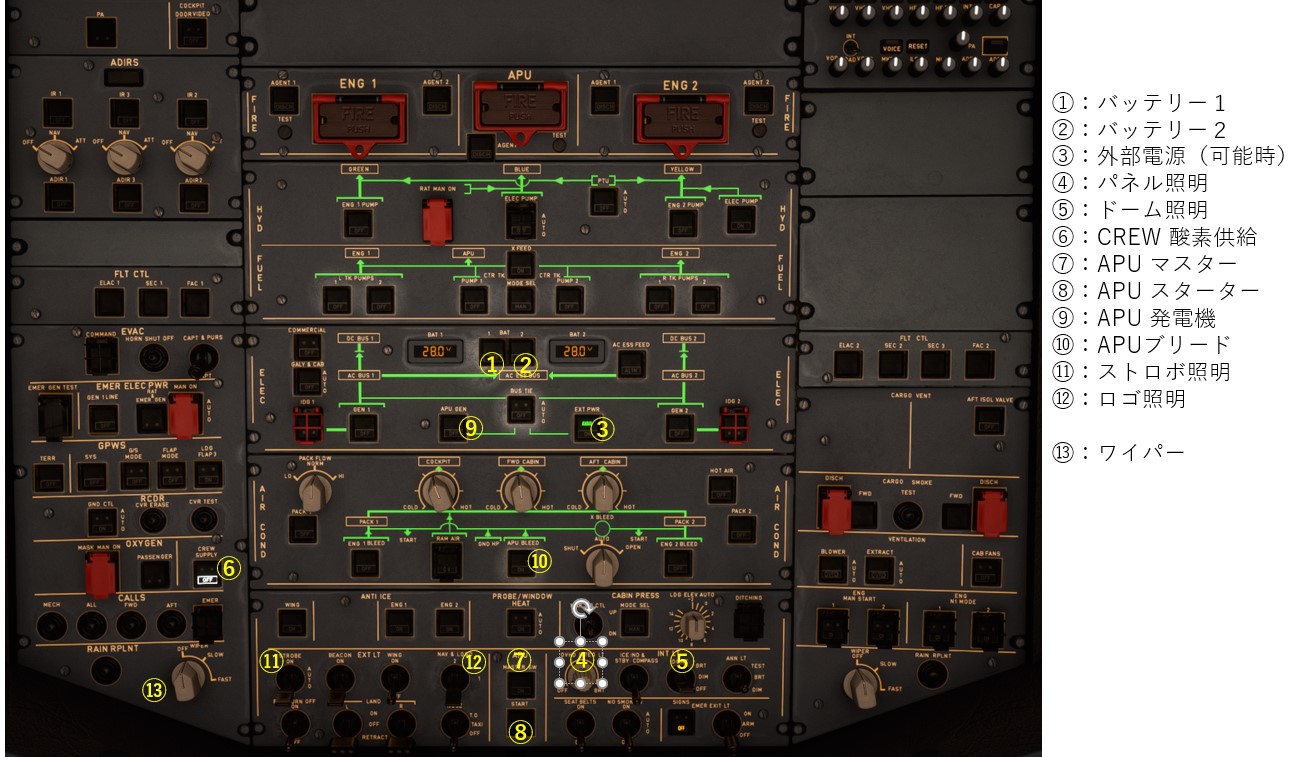
Task: Toggle the APU GEN pushbutton
Action: [x=451, y=430]
